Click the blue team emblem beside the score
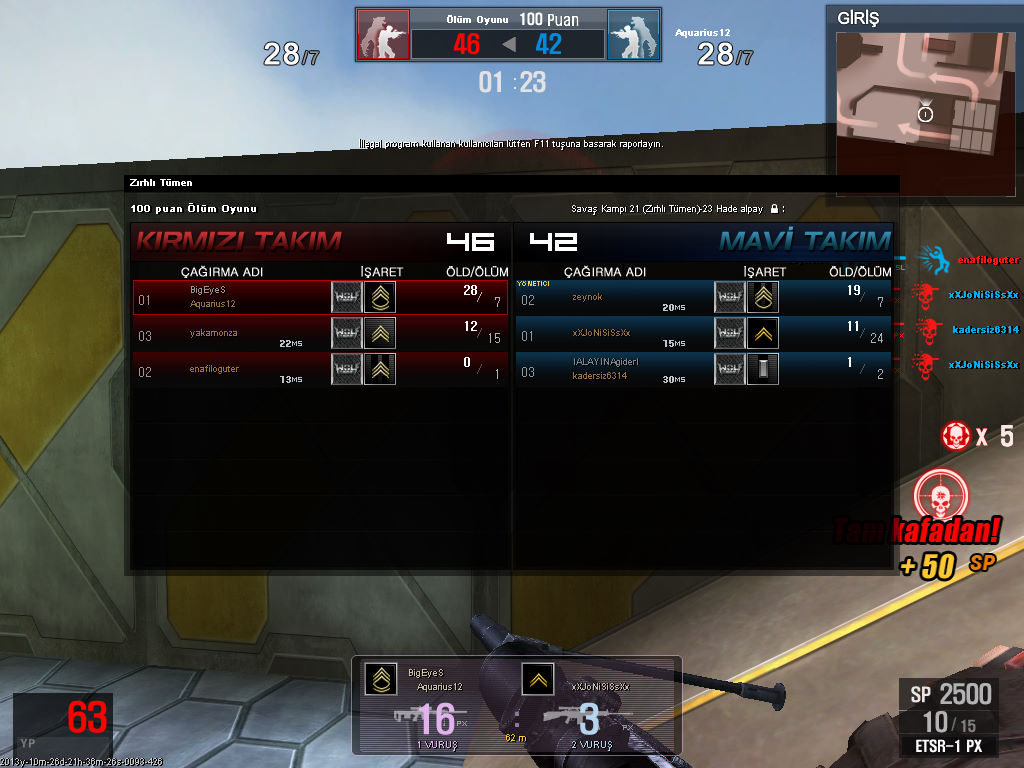This screenshot has width=1024, height=768. click(x=633, y=37)
